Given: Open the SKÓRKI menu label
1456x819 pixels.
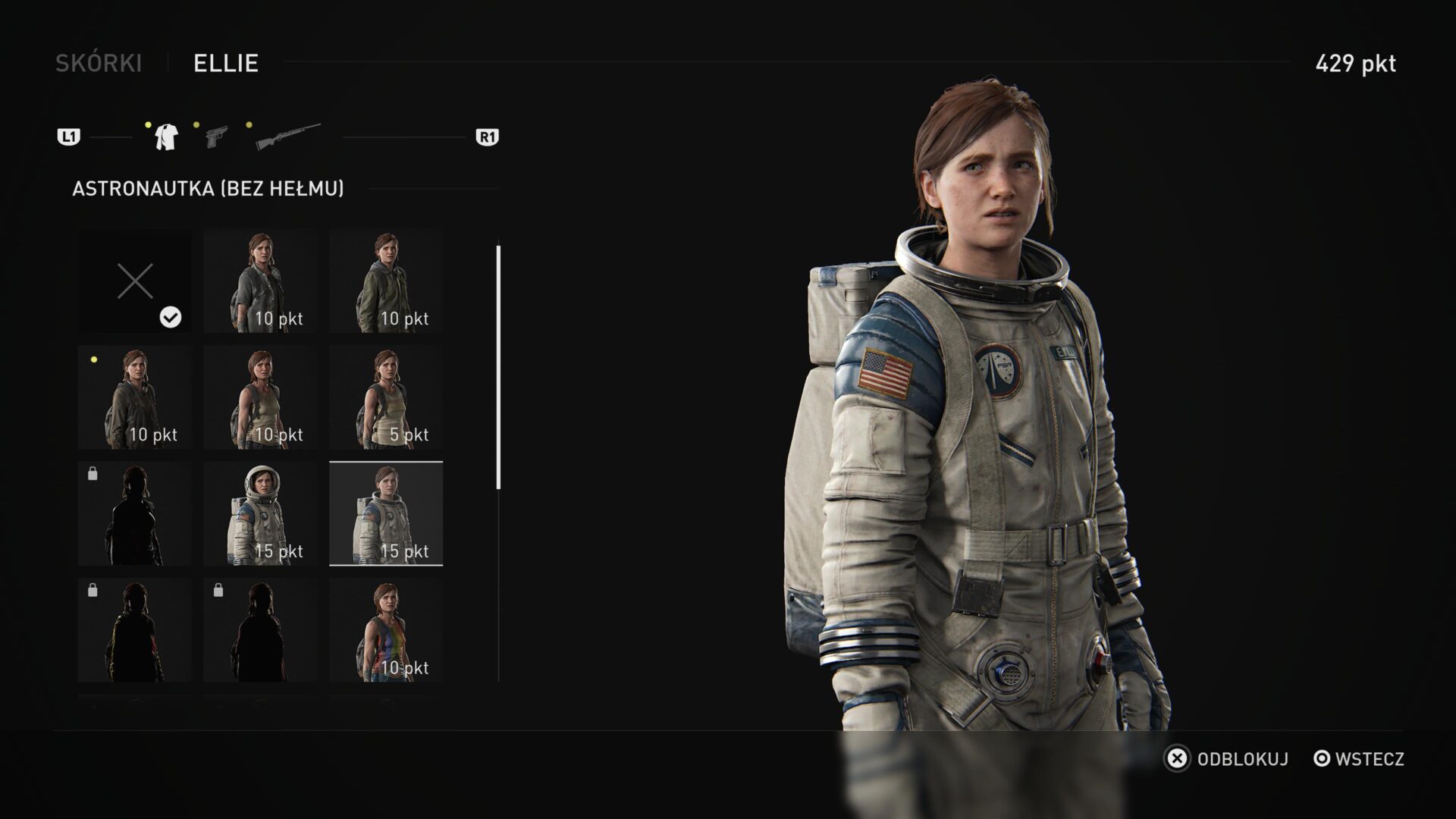Looking at the screenshot, I should tap(99, 64).
